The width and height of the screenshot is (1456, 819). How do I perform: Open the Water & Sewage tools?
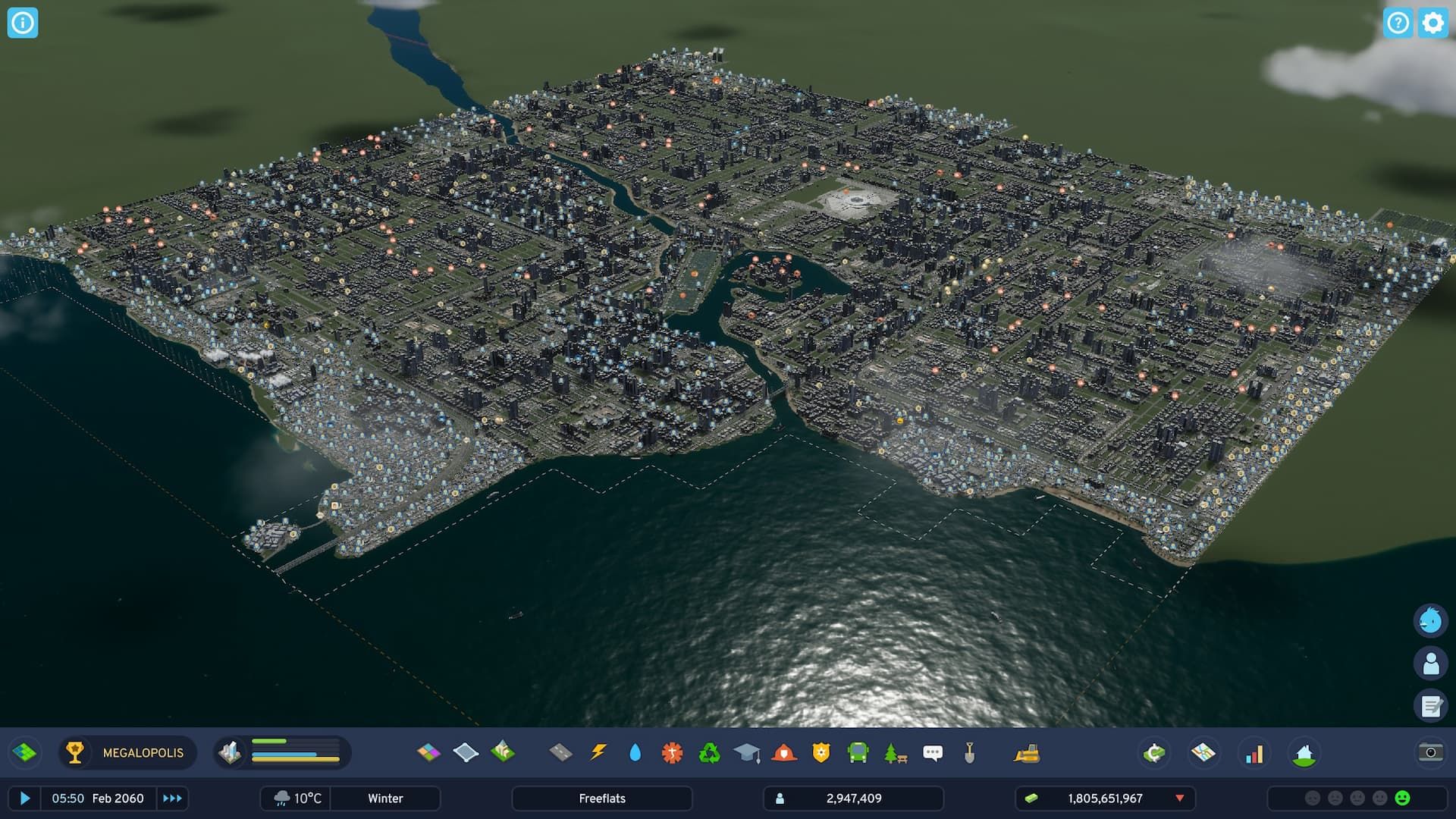click(x=635, y=753)
